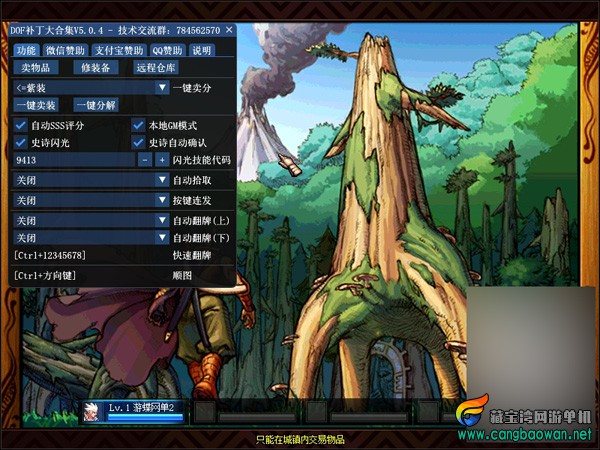Click the 一键卖装 button

(x=36, y=105)
